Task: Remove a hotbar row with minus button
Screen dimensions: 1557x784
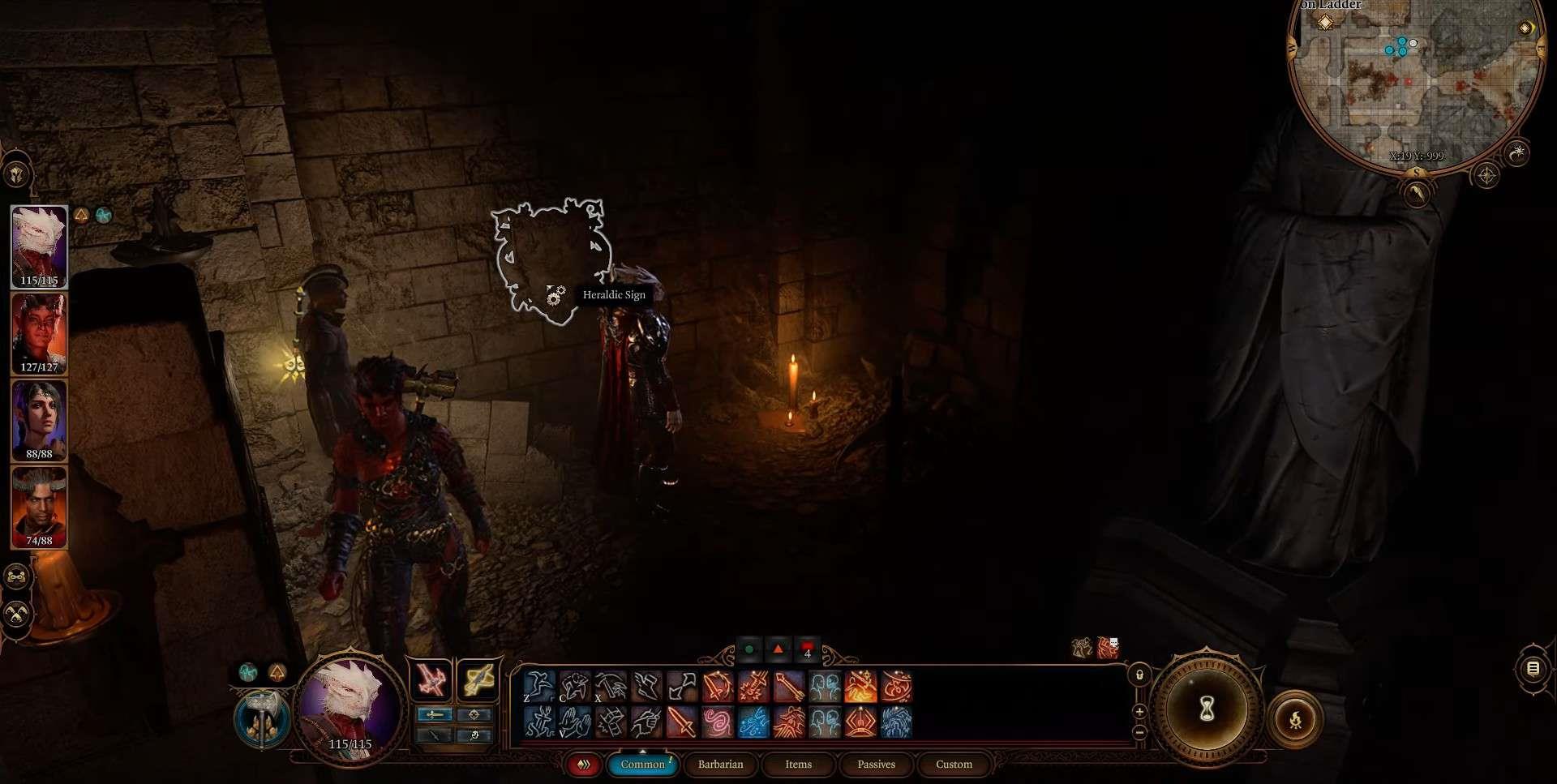Action: click(1139, 731)
